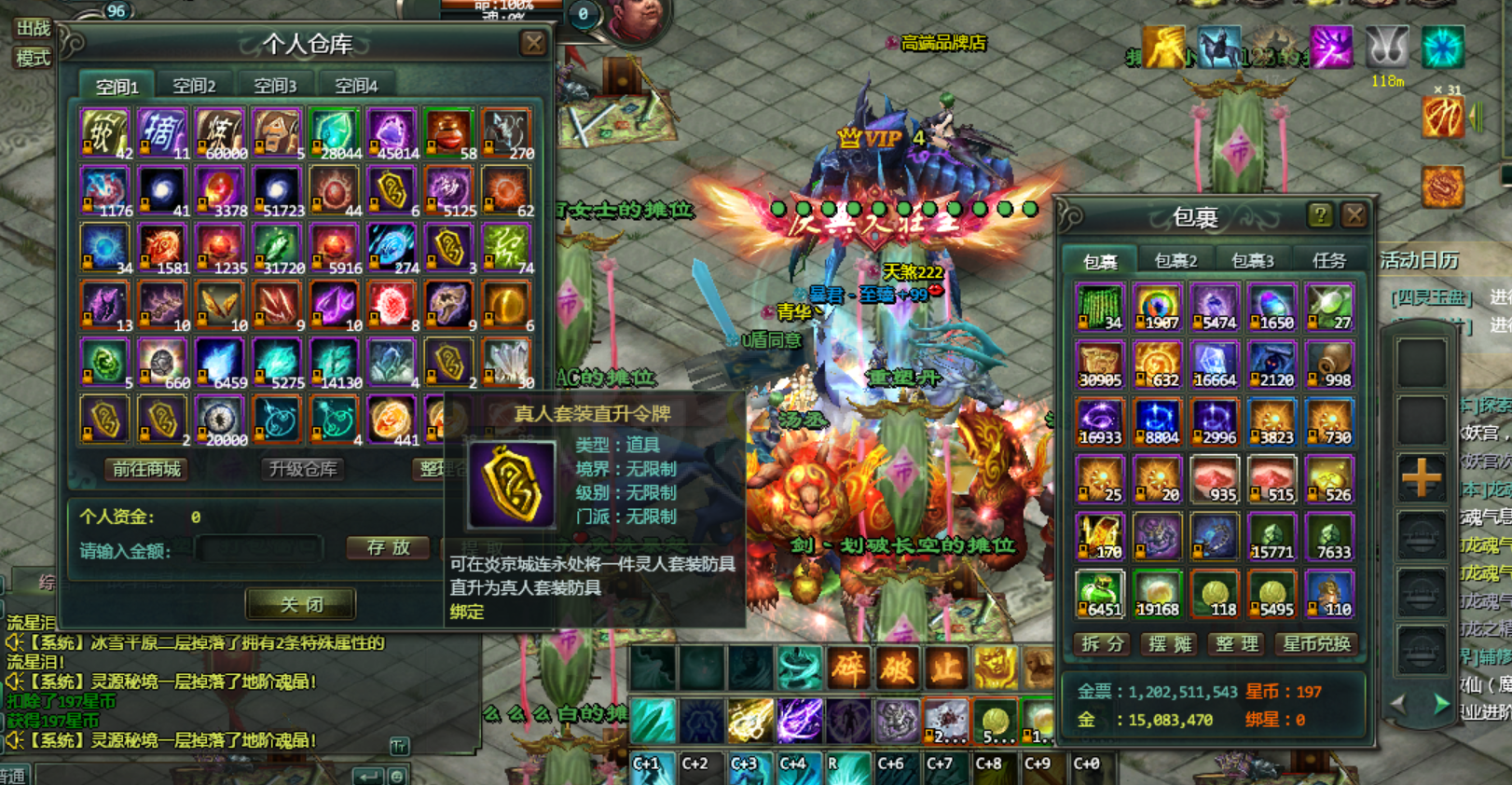Image resolution: width=1512 pixels, height=785 pixels.
Task: Deposit money with the 存放 button
Action: [388, 548]
